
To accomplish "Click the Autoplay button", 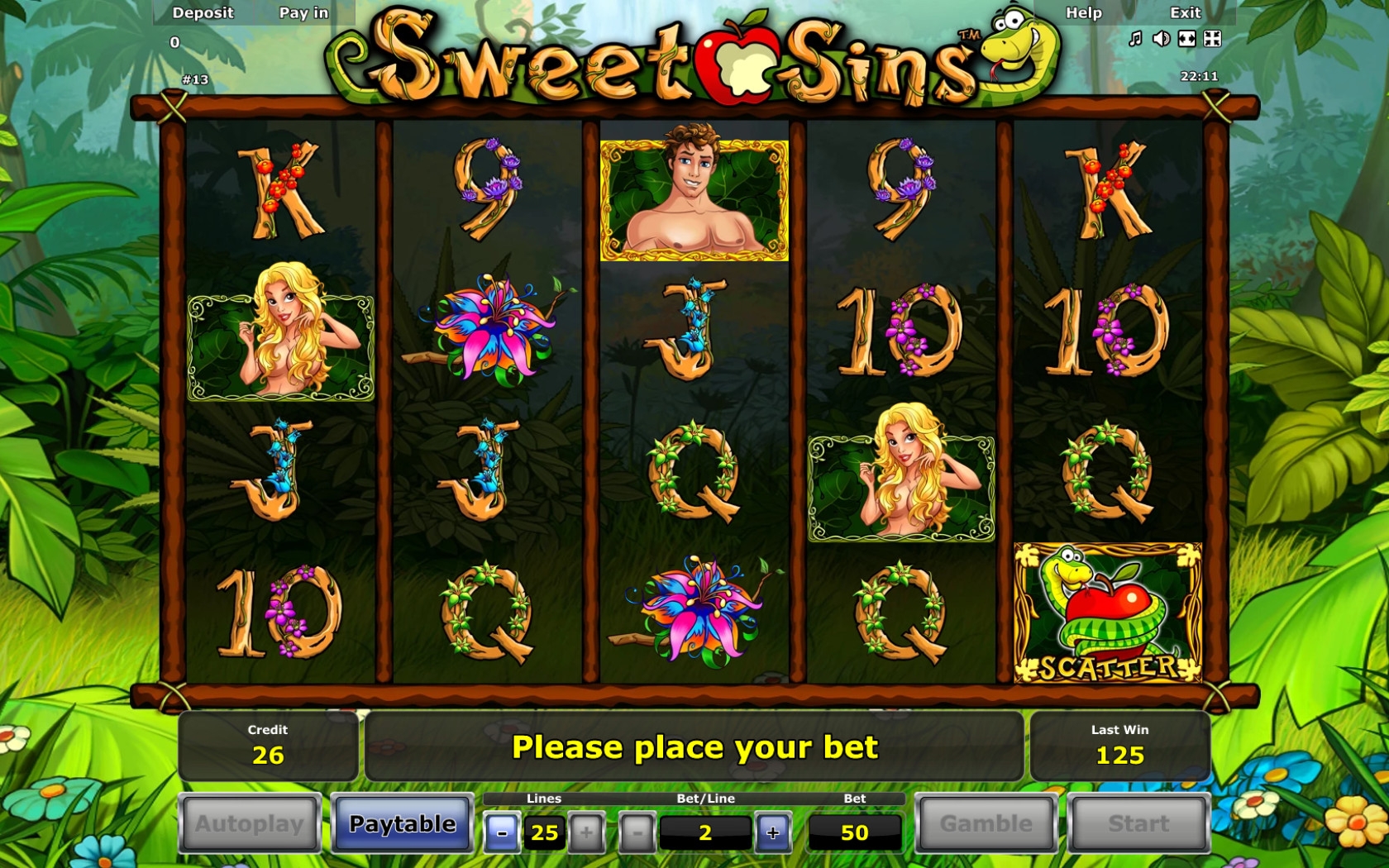I will point(250,823).
